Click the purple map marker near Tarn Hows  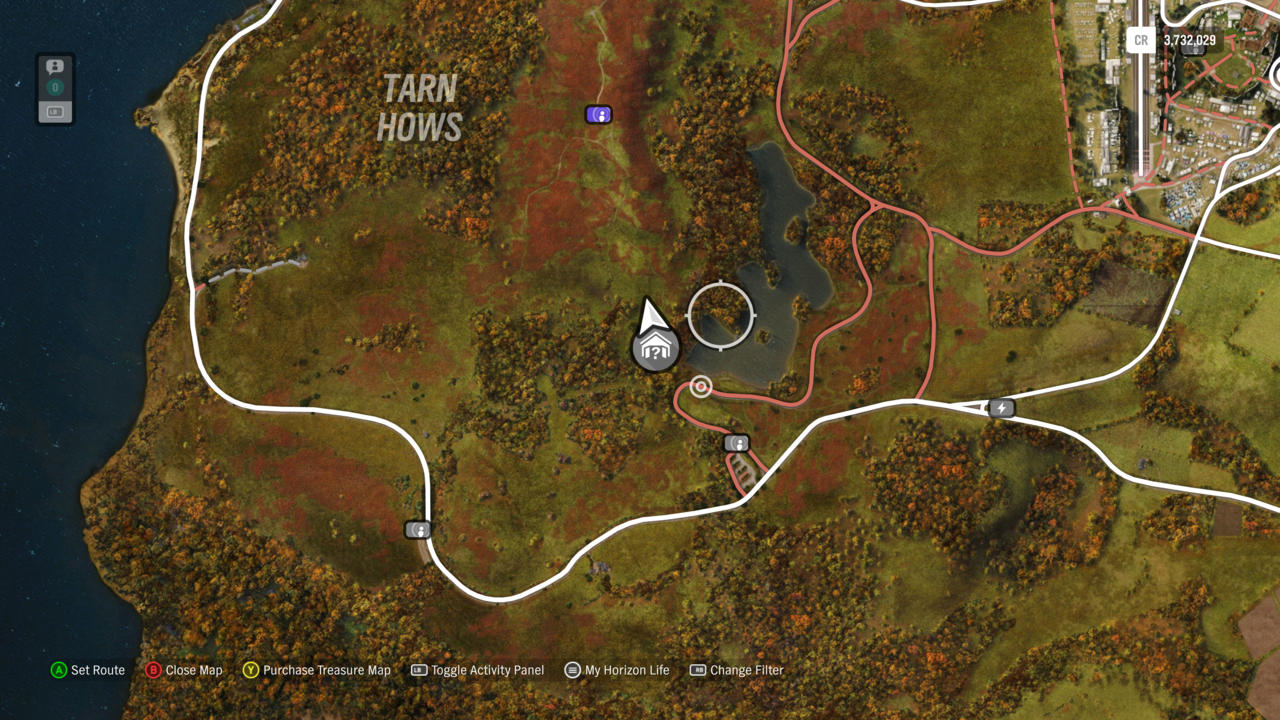[598, 115]
